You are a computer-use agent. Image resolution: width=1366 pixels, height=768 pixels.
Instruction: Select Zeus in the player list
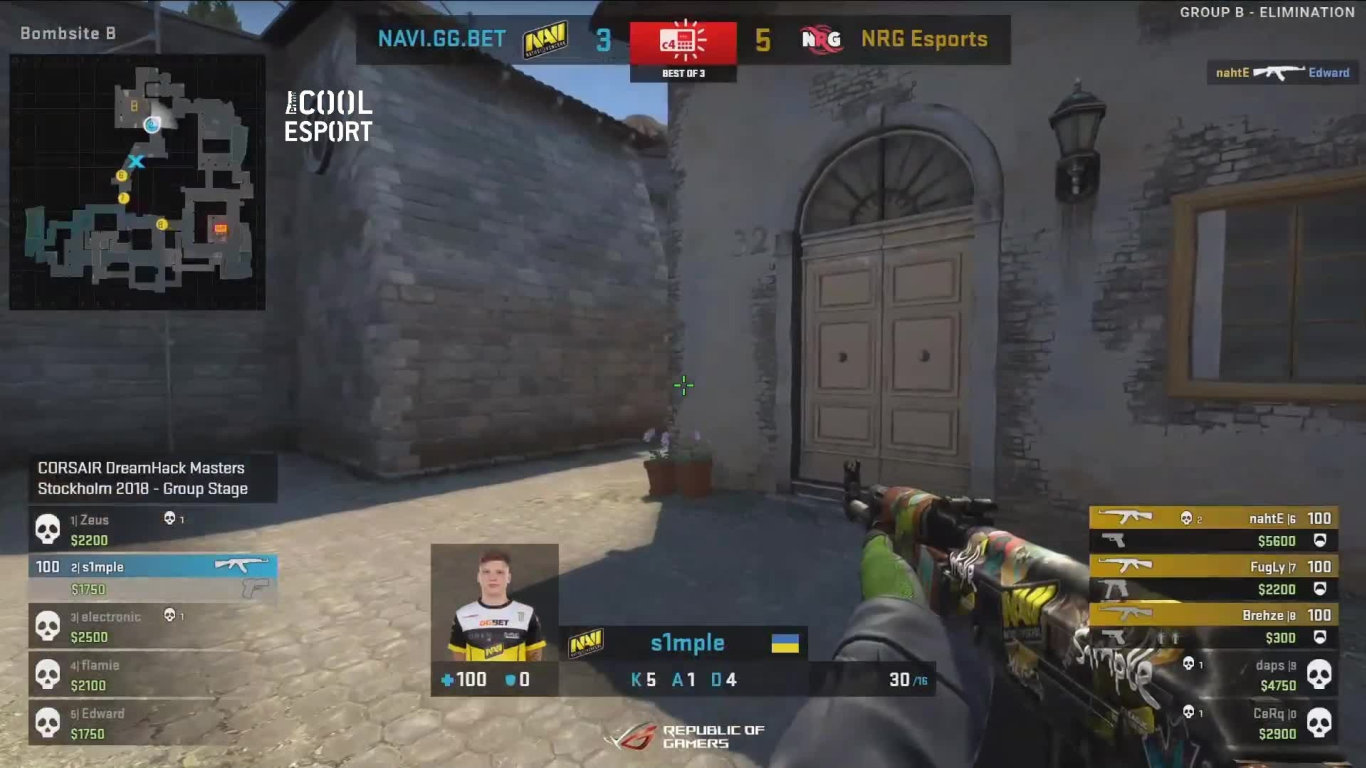pyautogui.click(x=152, y=530)
